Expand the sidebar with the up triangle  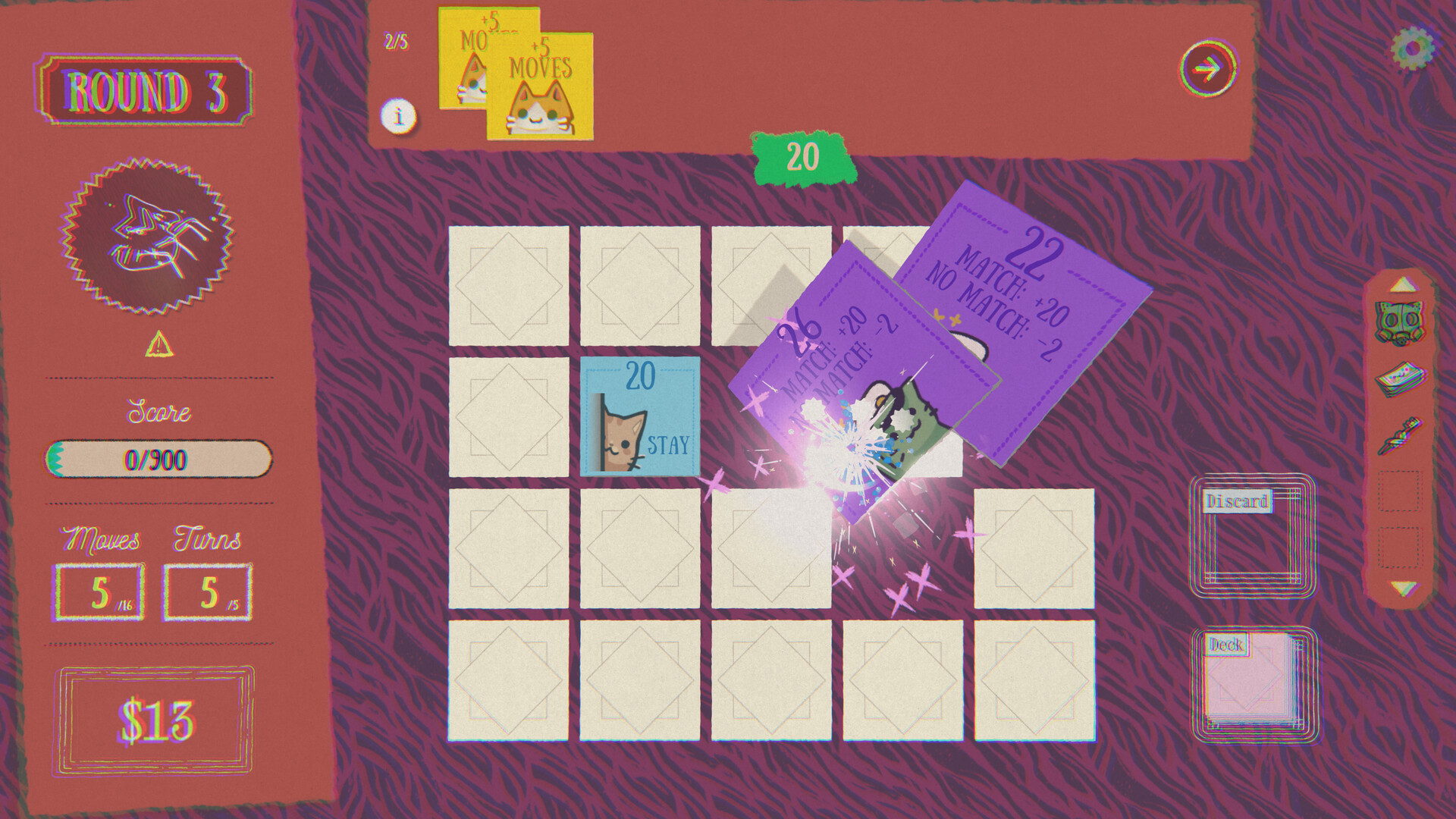click(x=1404, y=288)
